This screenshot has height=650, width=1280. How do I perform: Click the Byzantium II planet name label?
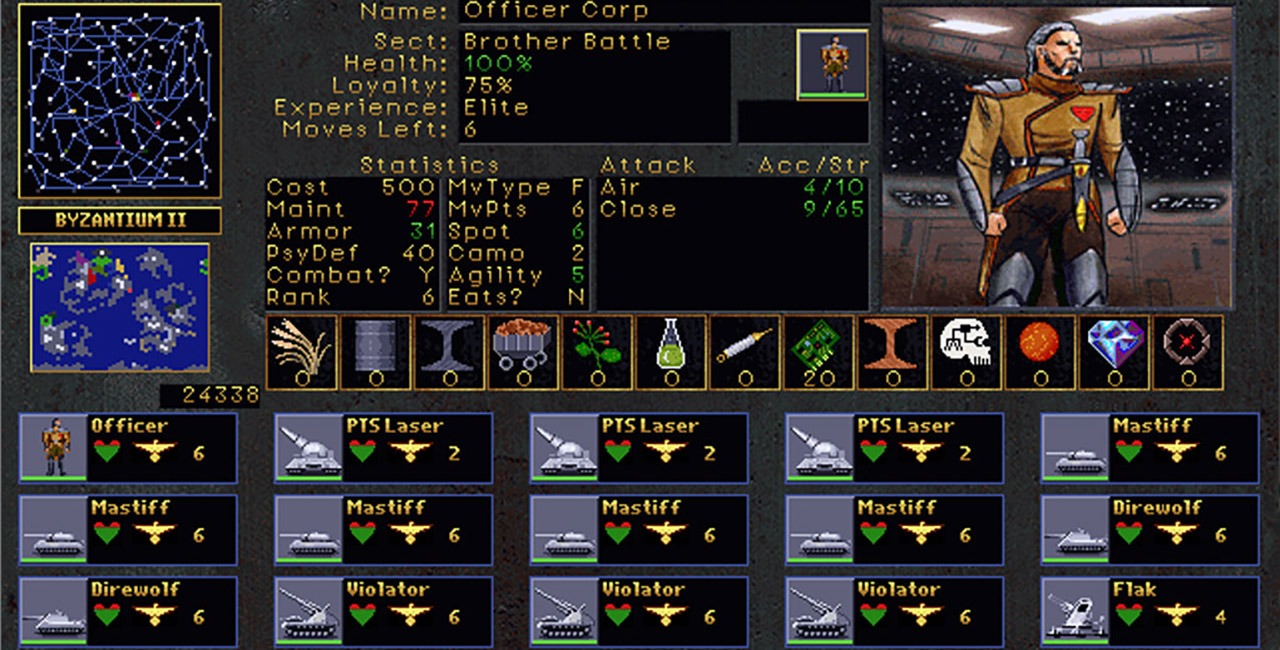coord(120,220)
